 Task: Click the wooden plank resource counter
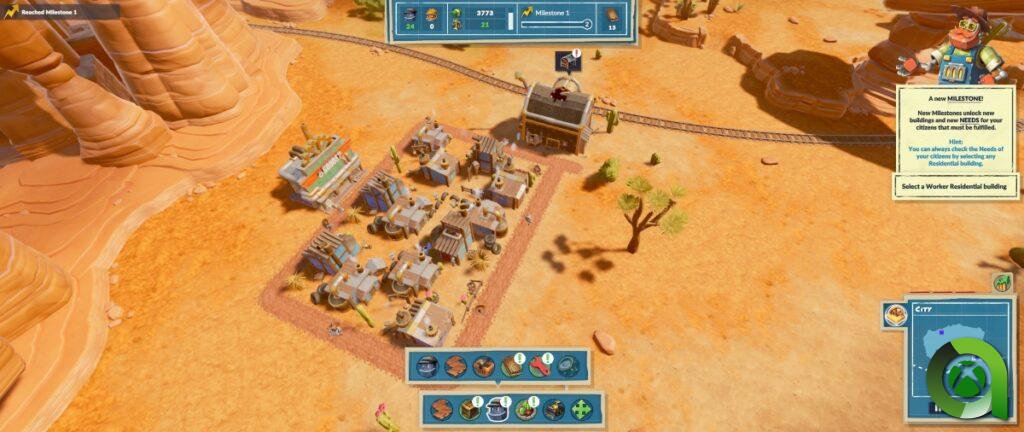(614, 17)
